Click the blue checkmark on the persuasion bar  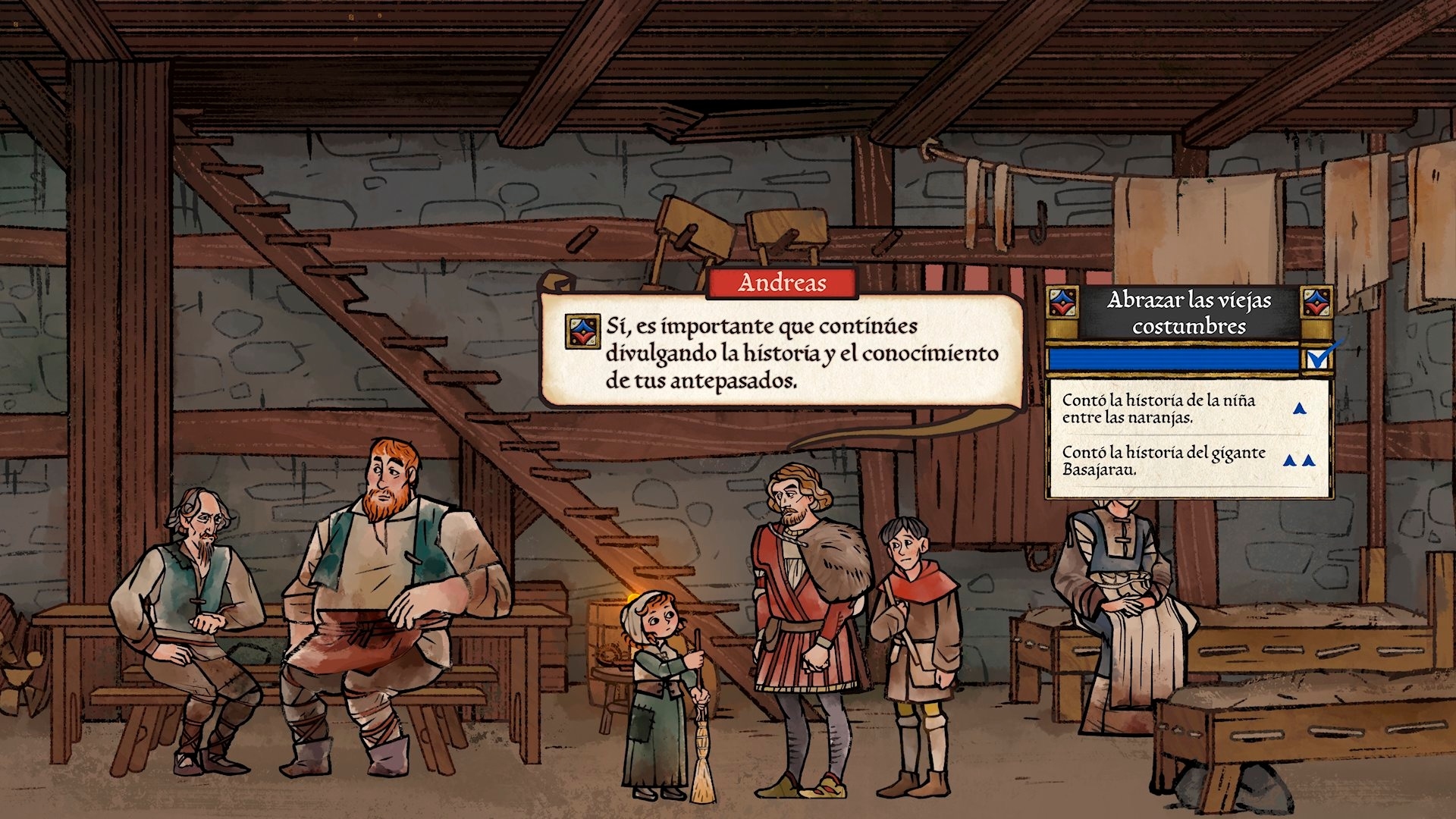click(1320, 356)
